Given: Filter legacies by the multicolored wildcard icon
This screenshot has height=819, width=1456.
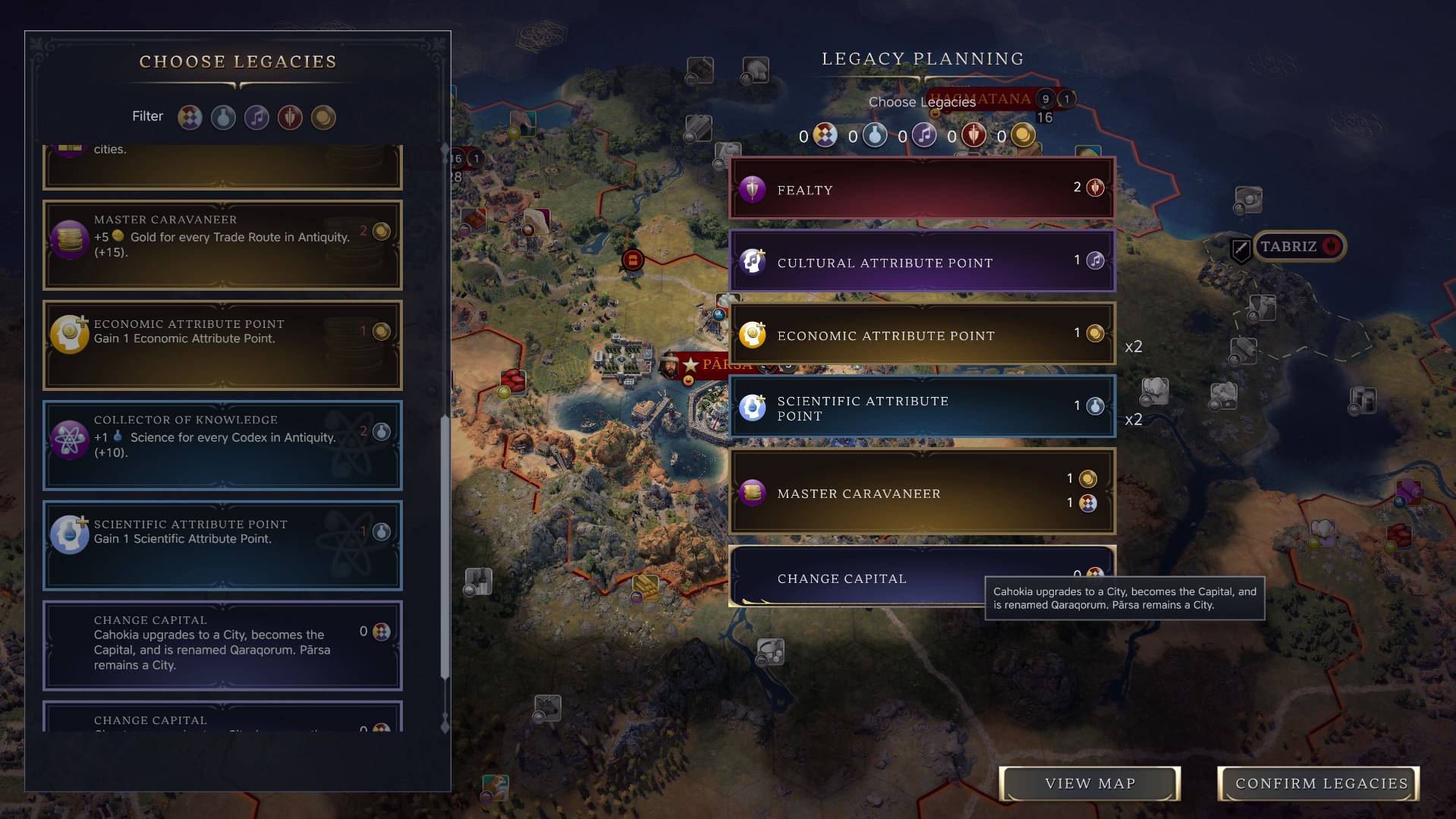Looking at the screenshot, I should tap(190, 117).
